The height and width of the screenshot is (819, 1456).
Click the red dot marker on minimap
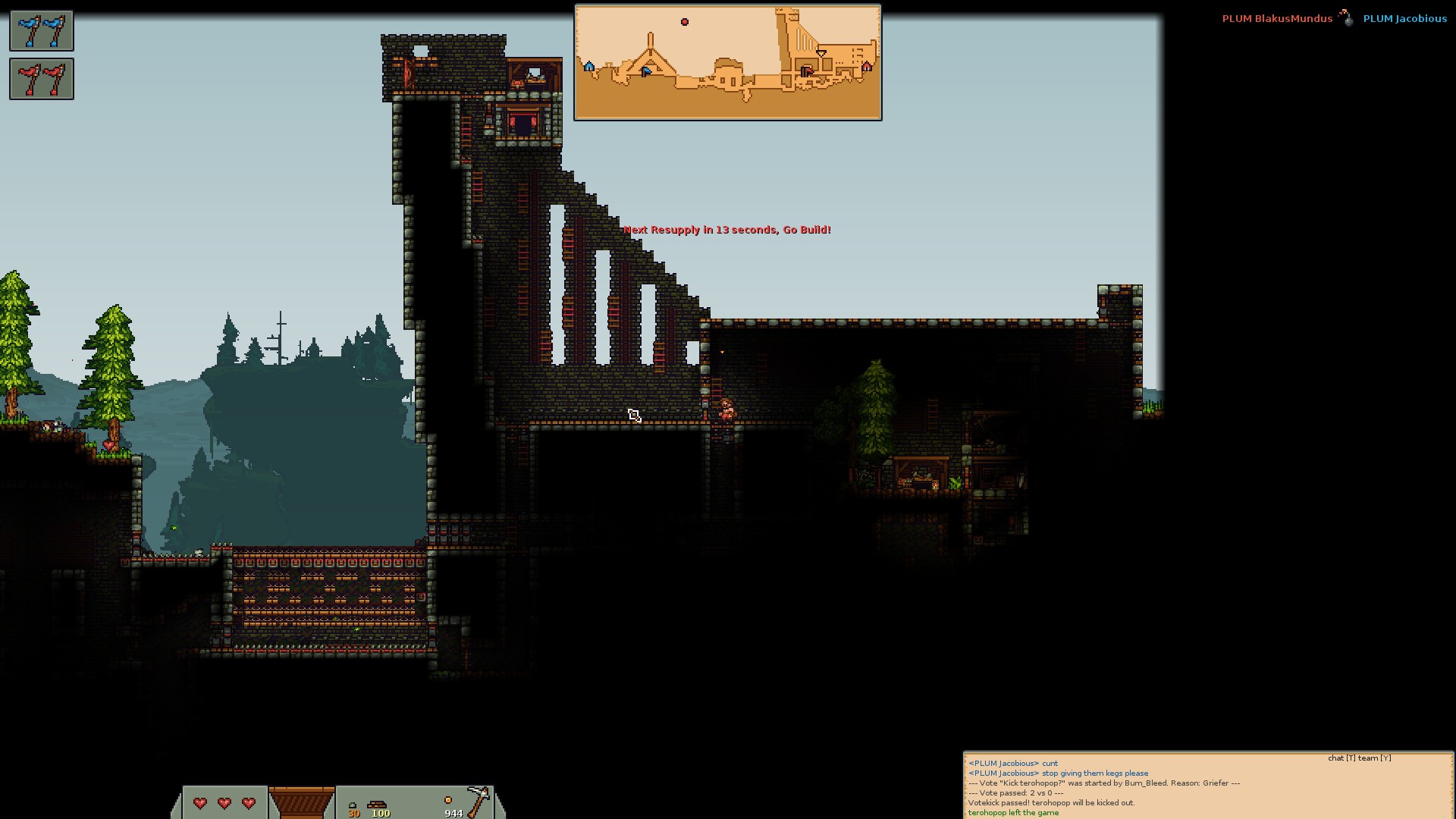pyautogui.click(x=685, y=22)
